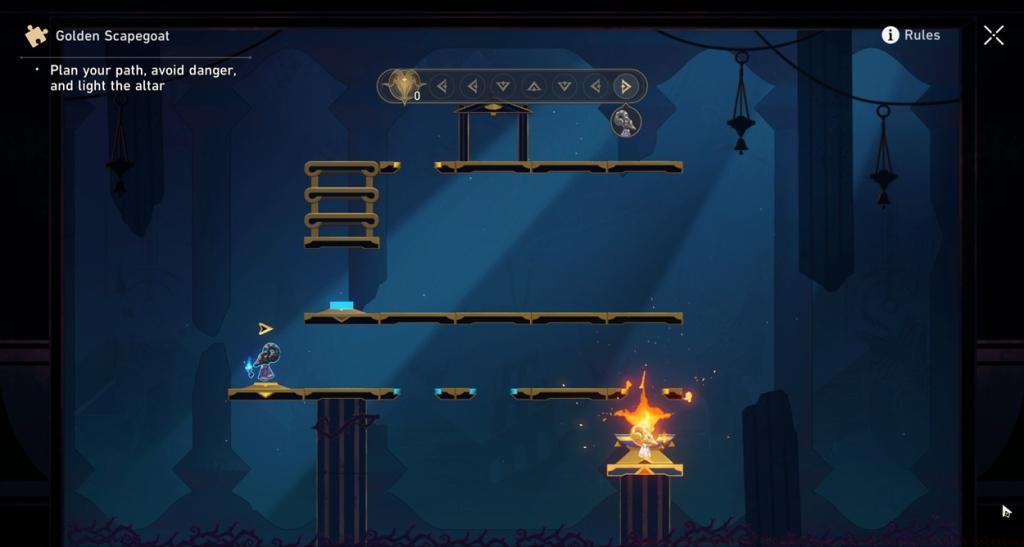Open the Rules info panel
This screenshot has width=1024, height=547.
tap(910, 35)
